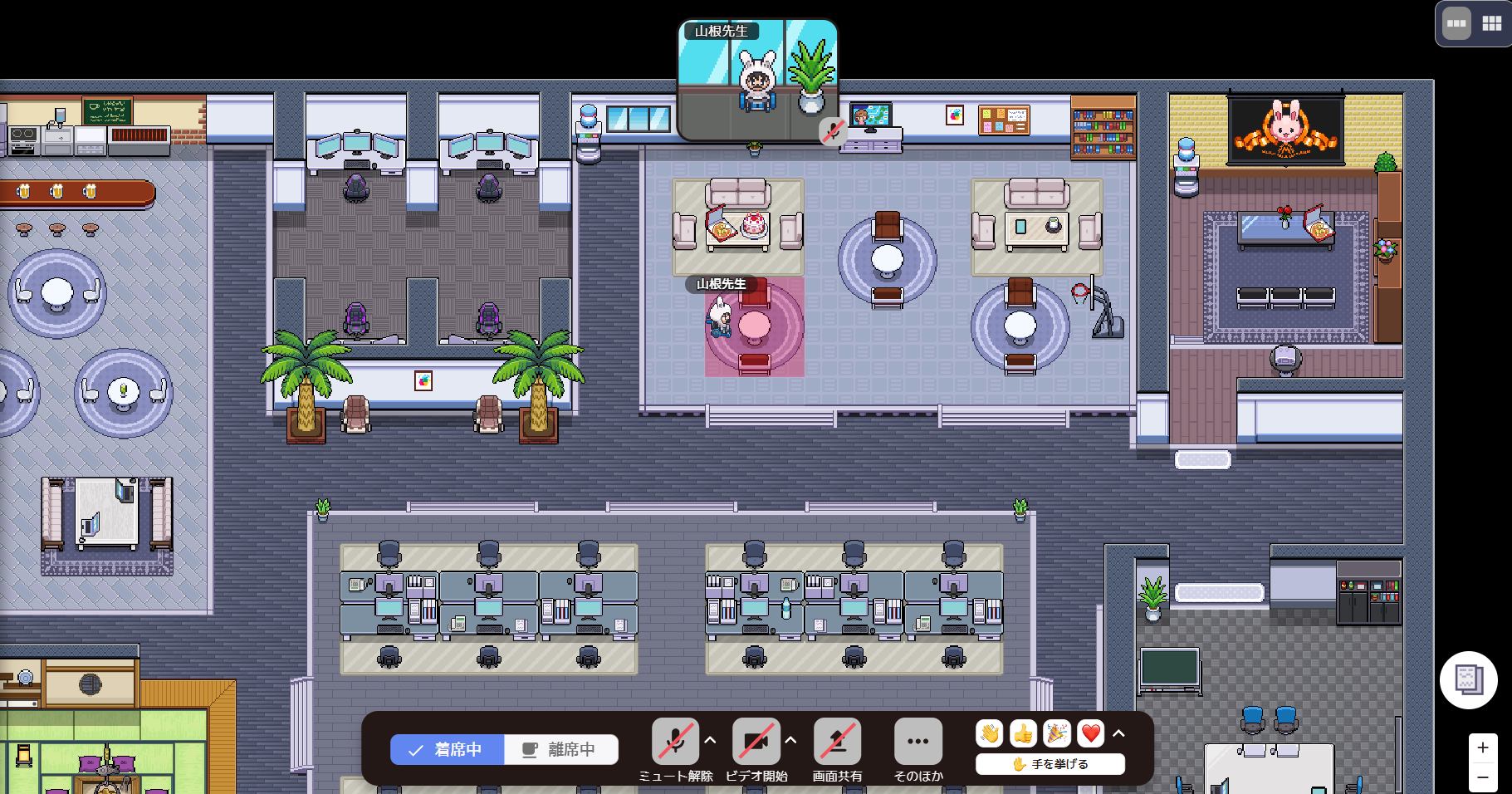Zoom in the map with plus button
The width and height of the screenshot is (1512, 794).
(1483, 747)
